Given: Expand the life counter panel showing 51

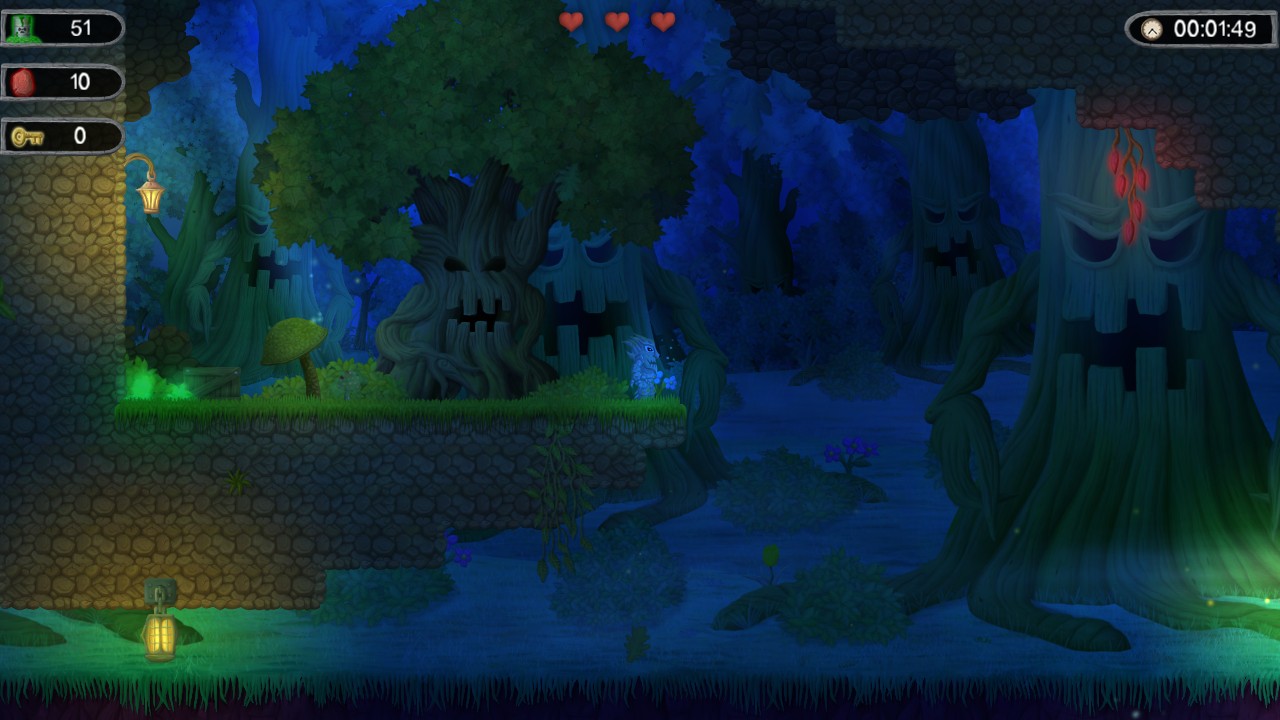Looking at the screenshot, I should [62, 27].
